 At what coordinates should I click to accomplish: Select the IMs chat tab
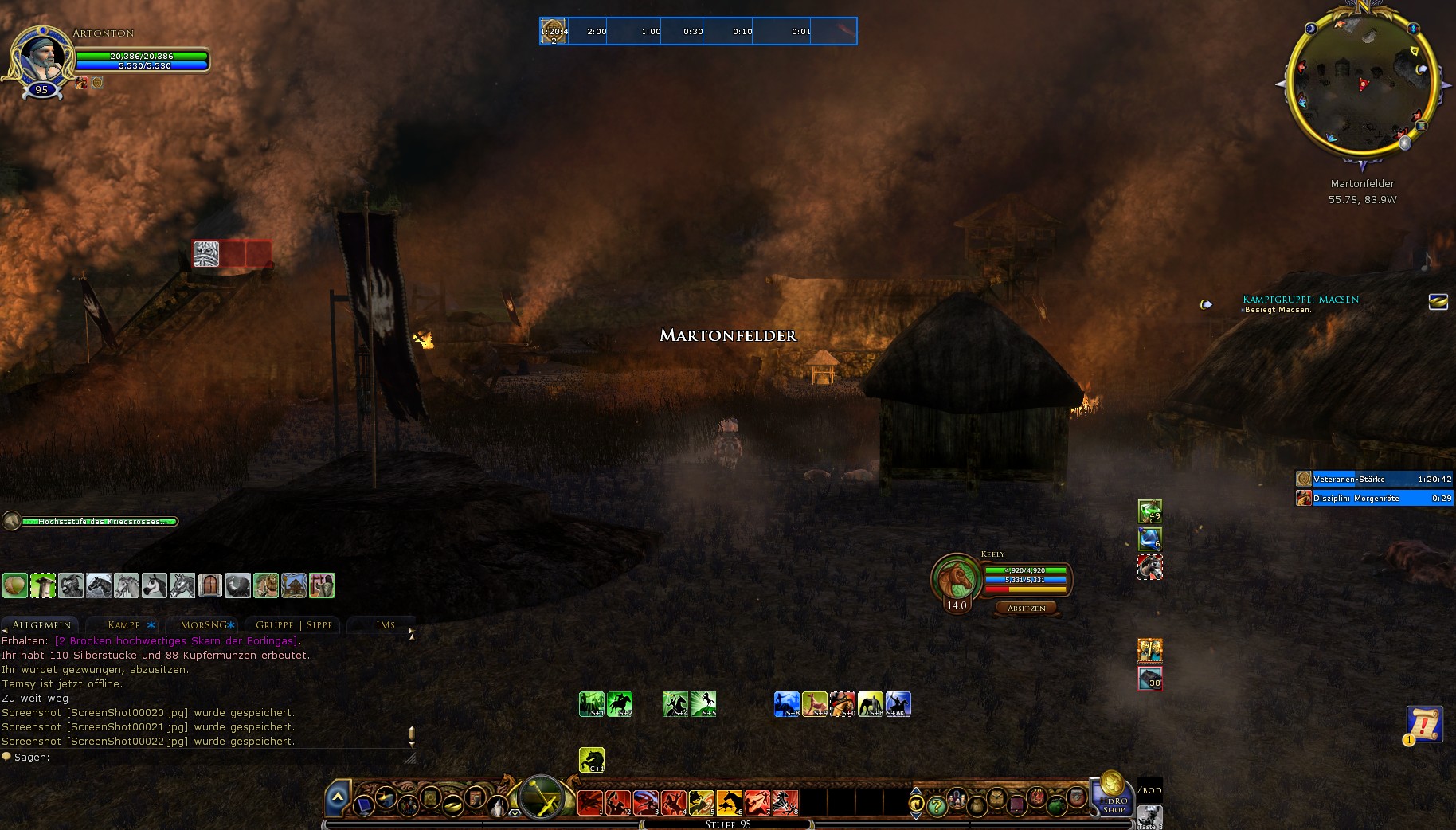386,625
